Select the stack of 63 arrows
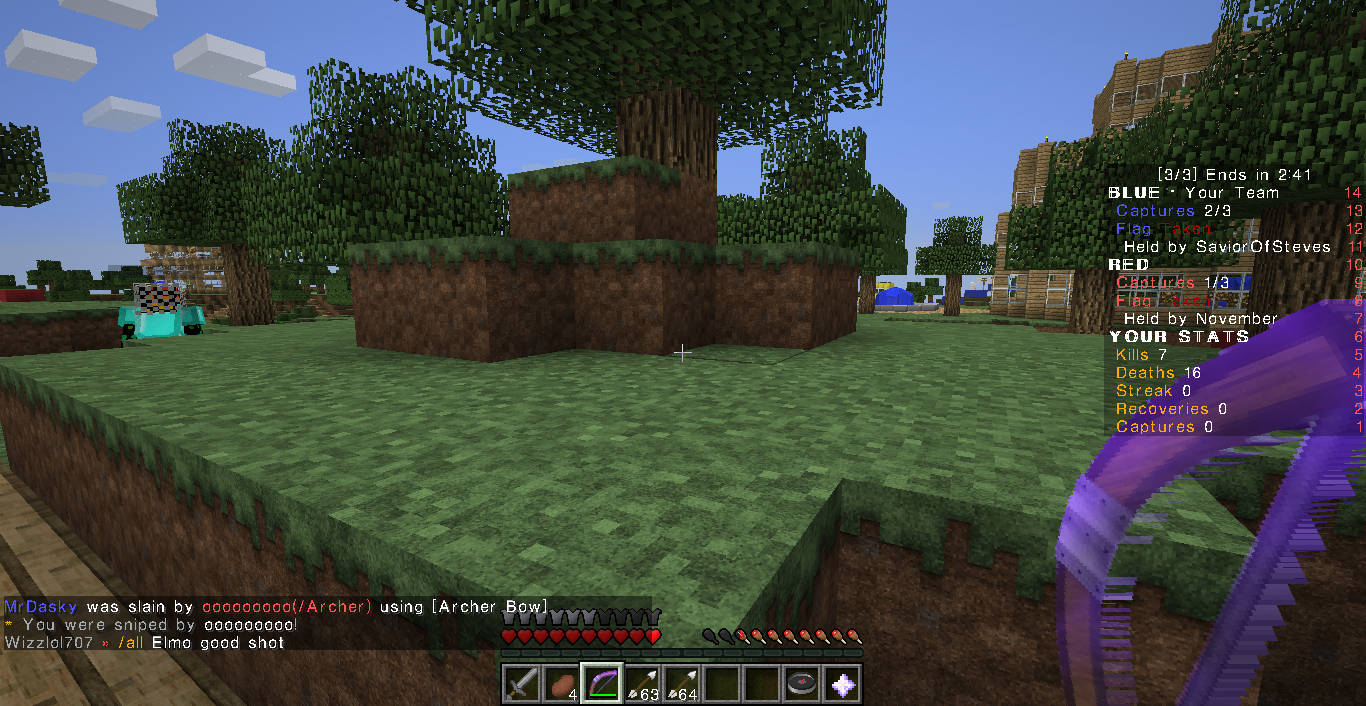The image size is (1366, 706). tap(641, 684)
